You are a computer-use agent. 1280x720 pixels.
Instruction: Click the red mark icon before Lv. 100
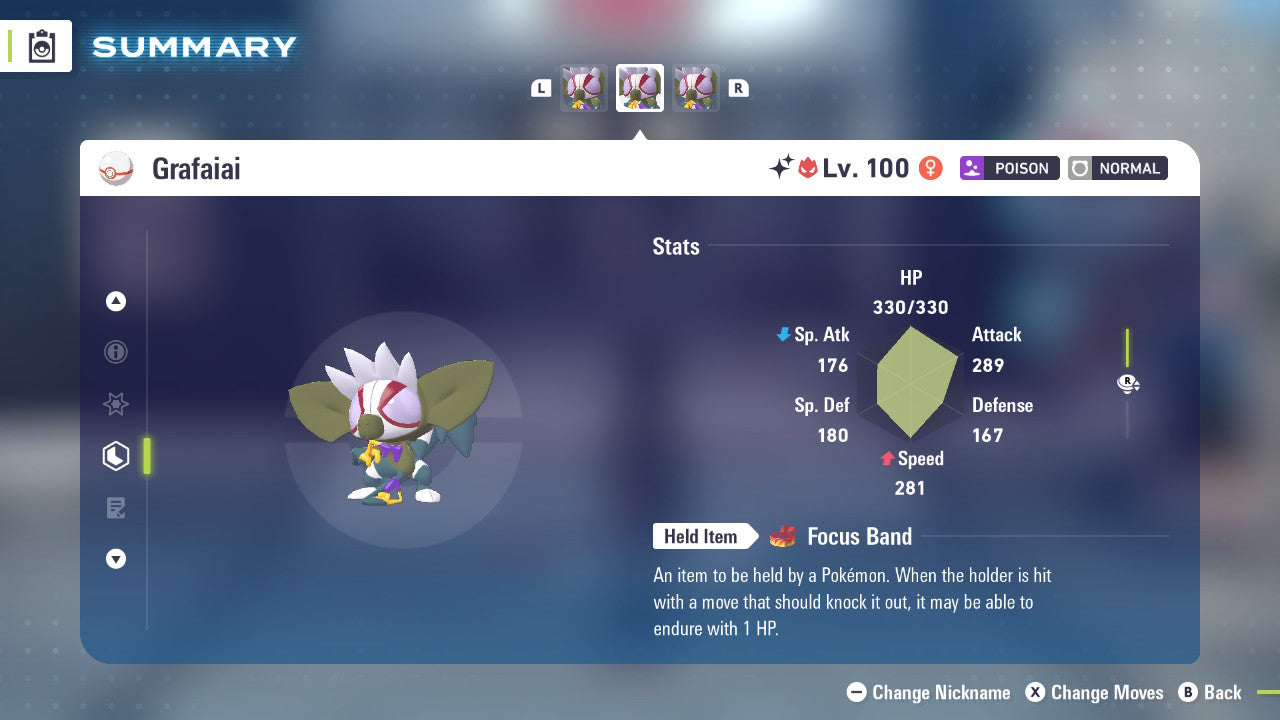coord(812,167)
